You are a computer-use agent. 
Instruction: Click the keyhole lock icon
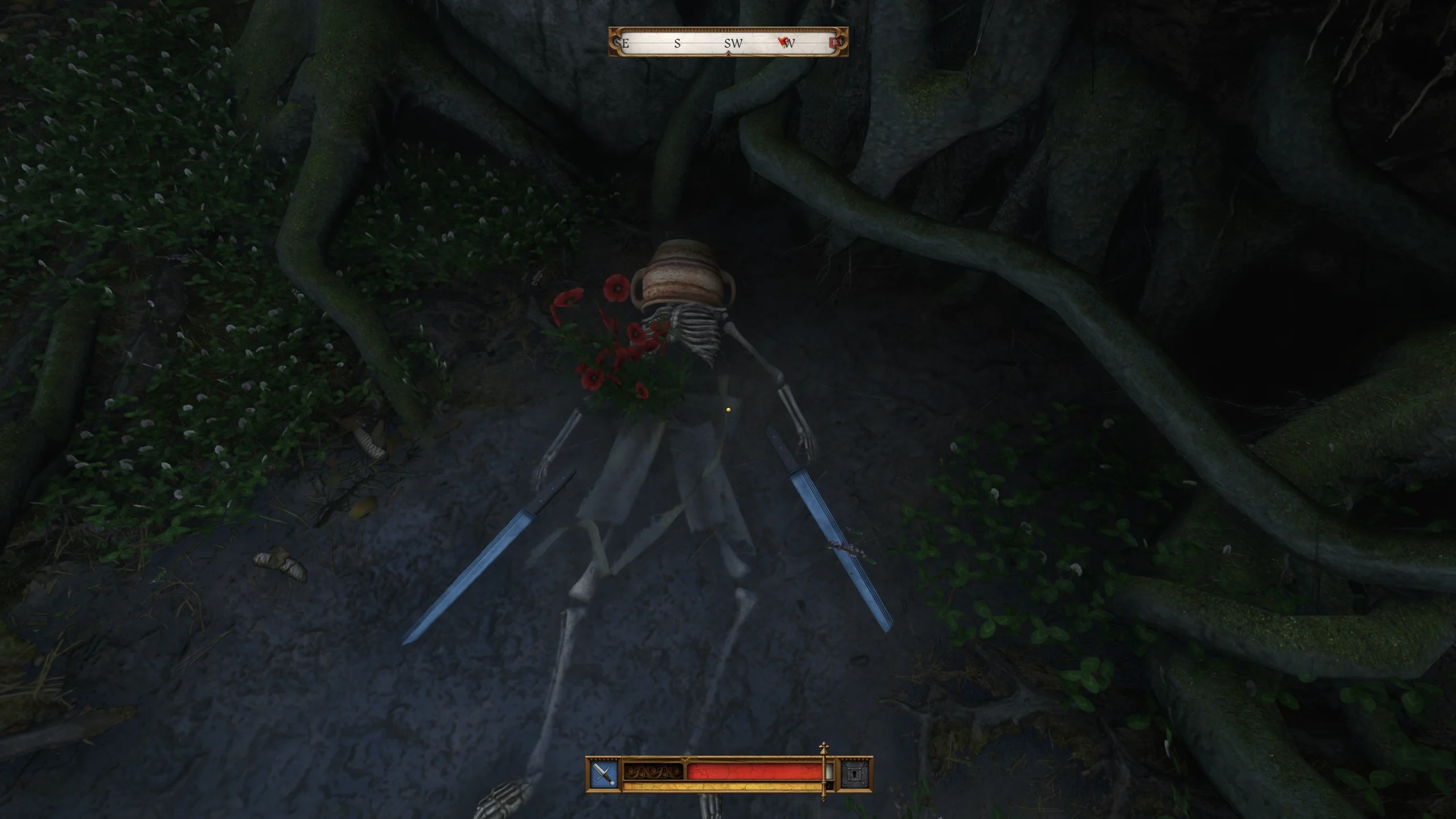click(855, 774)
